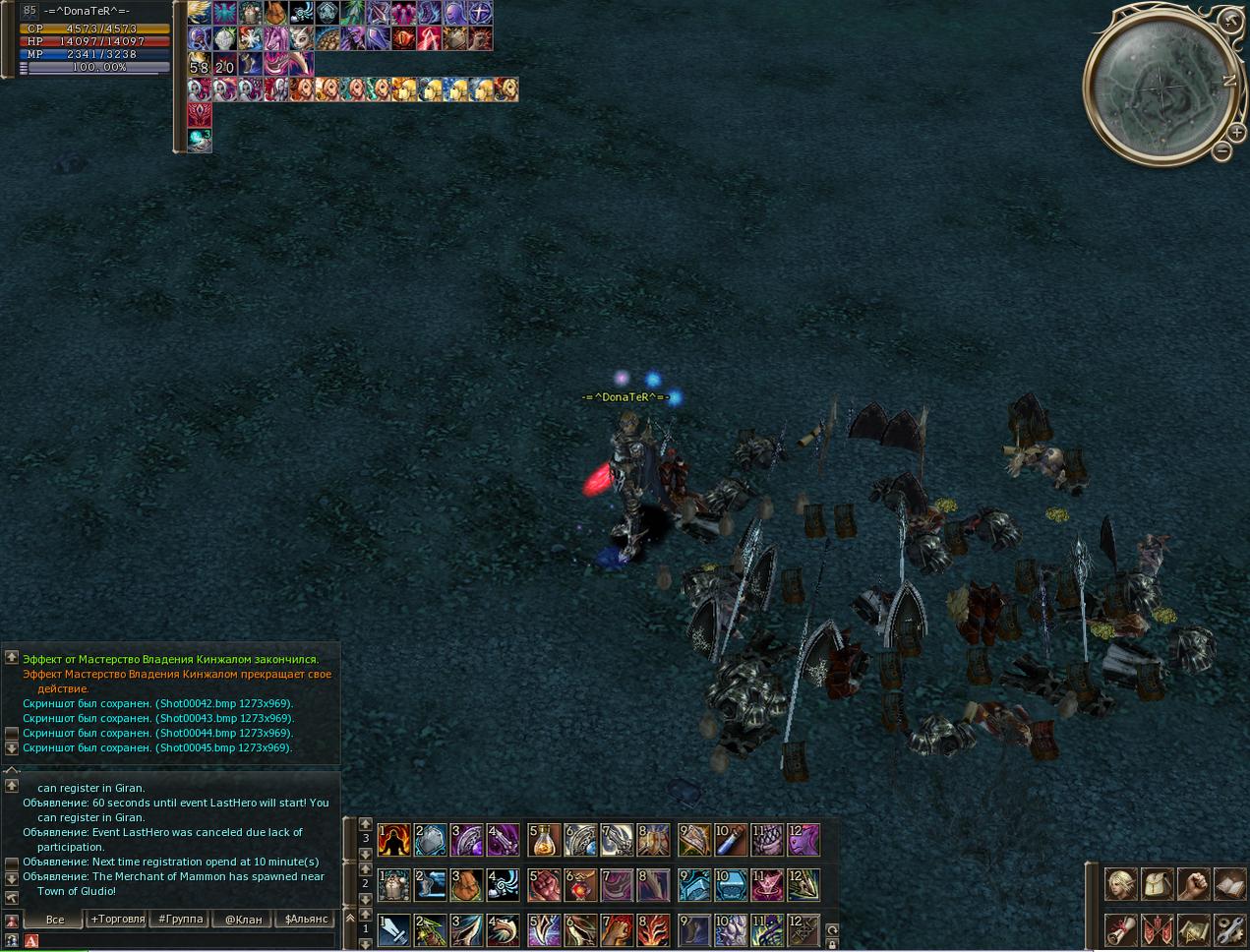Open the world map parchment icon

(1193, 928)
